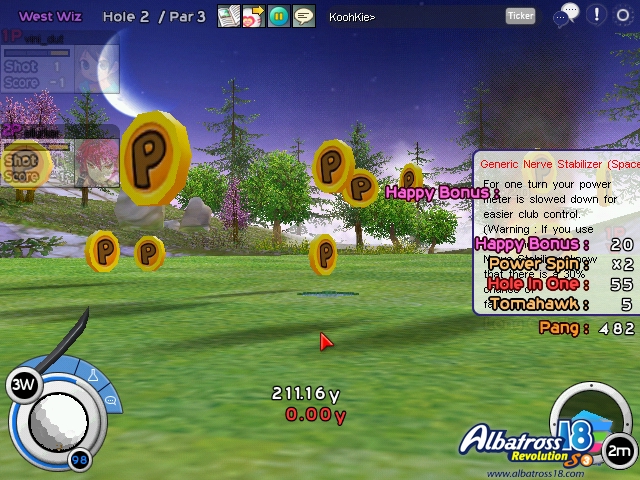Open the scorecard notebook icon
Viewport: 640px width, 480px height.
coord(228,16)
